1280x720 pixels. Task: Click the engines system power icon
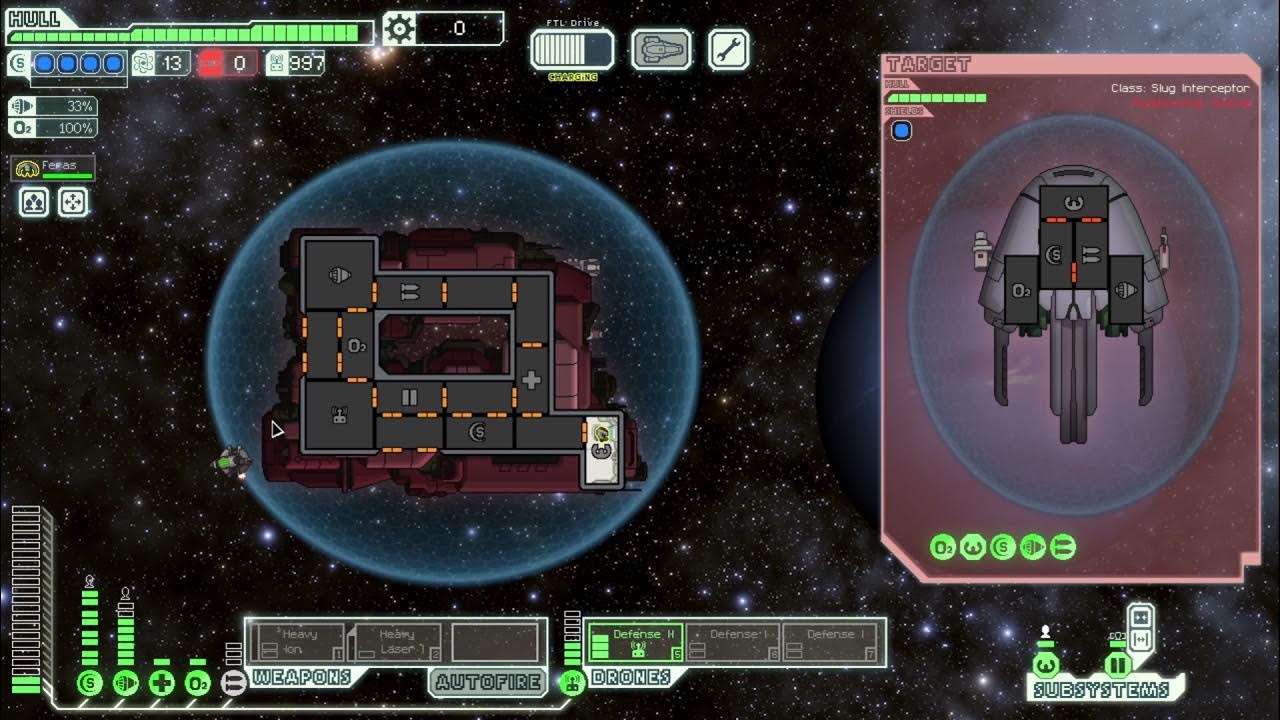126,683
